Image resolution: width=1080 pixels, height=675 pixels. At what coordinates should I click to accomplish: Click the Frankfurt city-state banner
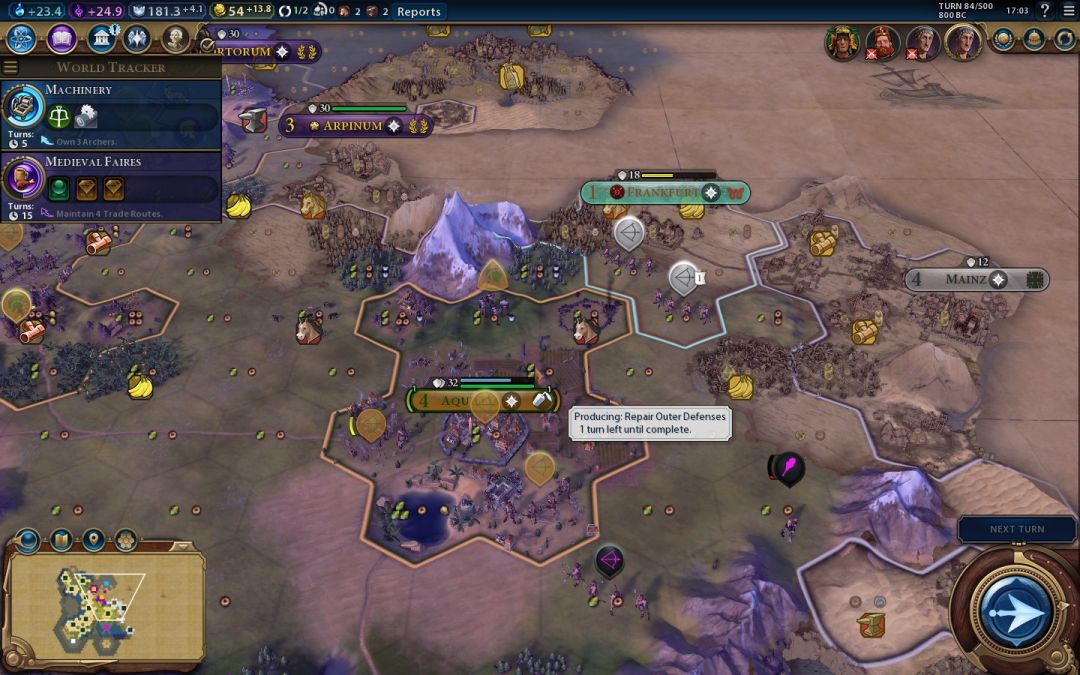point(665,192)
